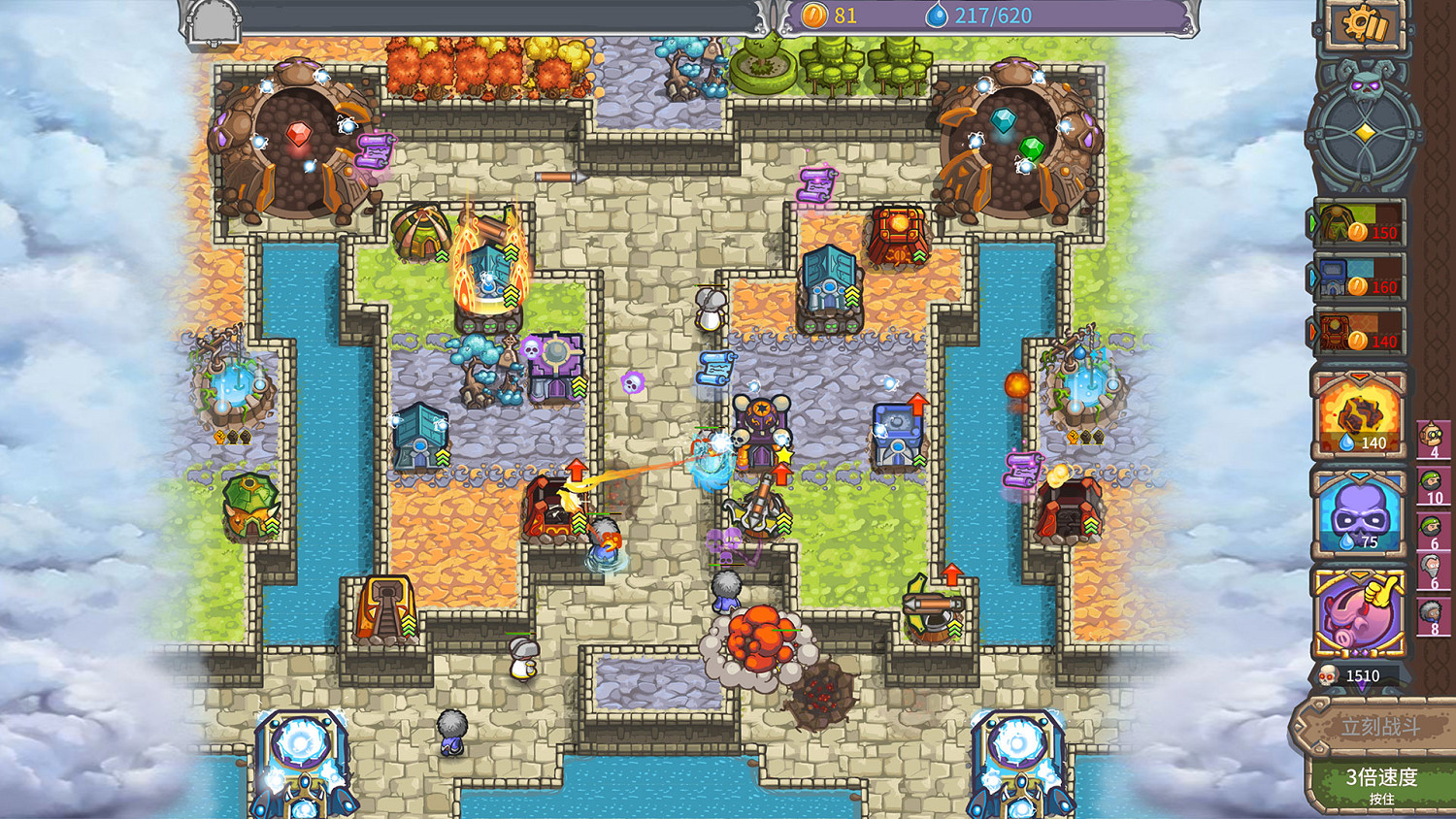The width and height of the screenshot is (1456, 819).
Task: Click the starred purple skull tower on the map
Action: tap(760, 425)
